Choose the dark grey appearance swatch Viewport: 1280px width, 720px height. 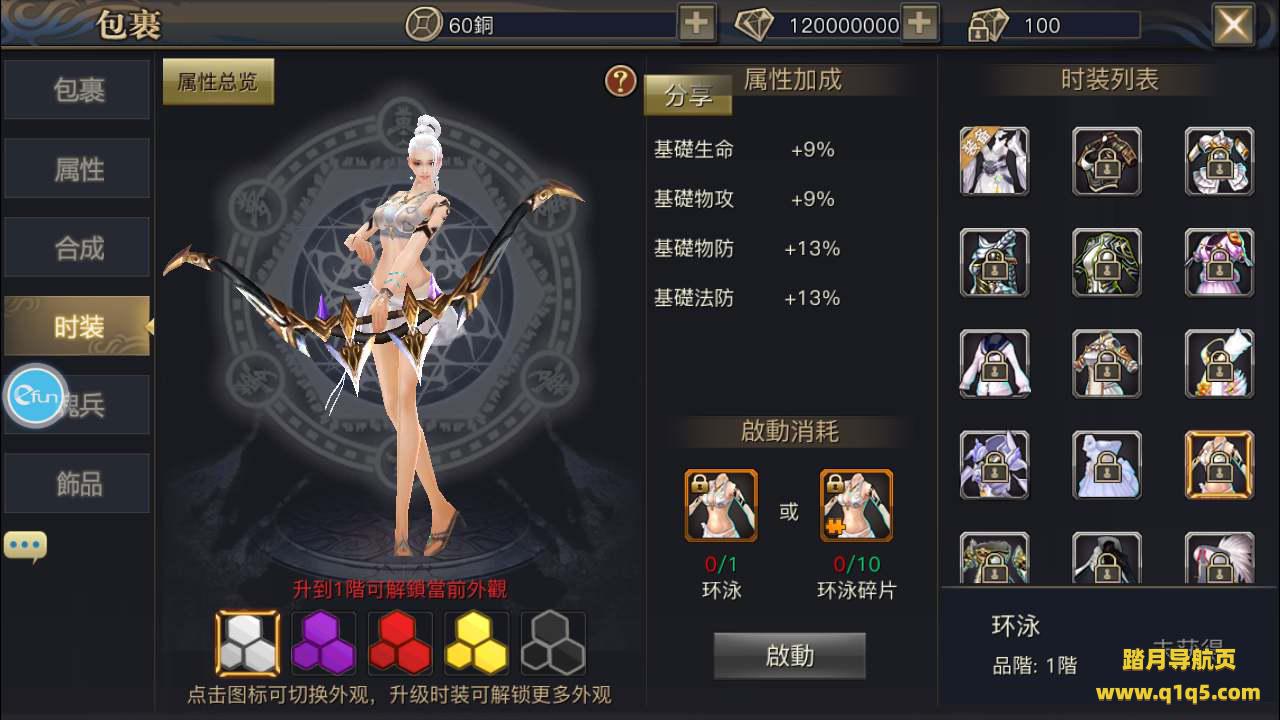[553, 643]
